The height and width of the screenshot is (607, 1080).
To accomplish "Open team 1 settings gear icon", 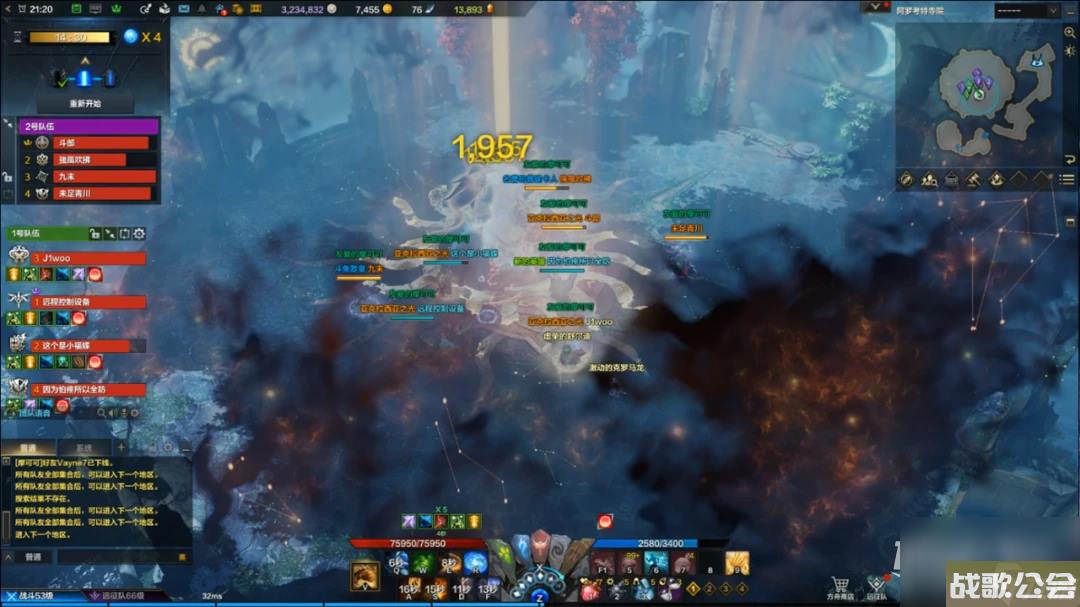I will (x=139, y=234).
